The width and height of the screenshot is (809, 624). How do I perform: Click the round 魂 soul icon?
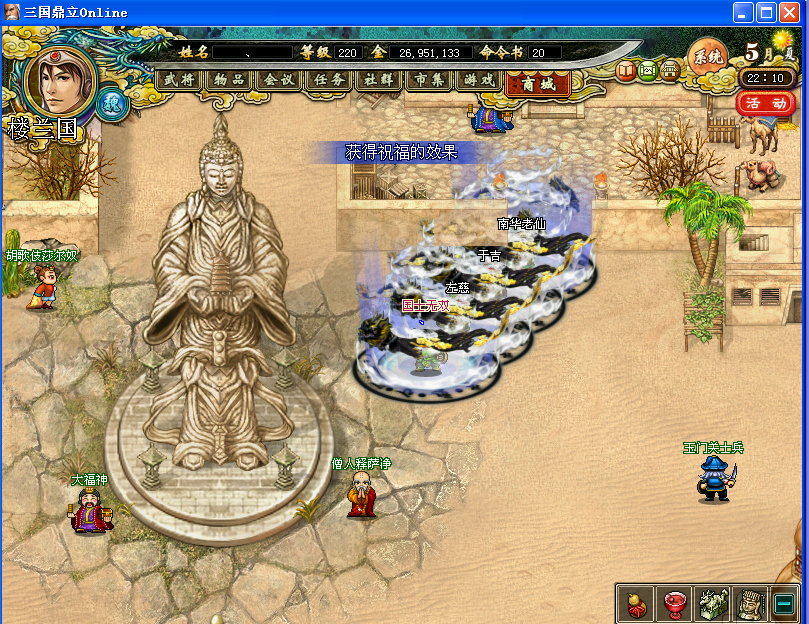113,104
